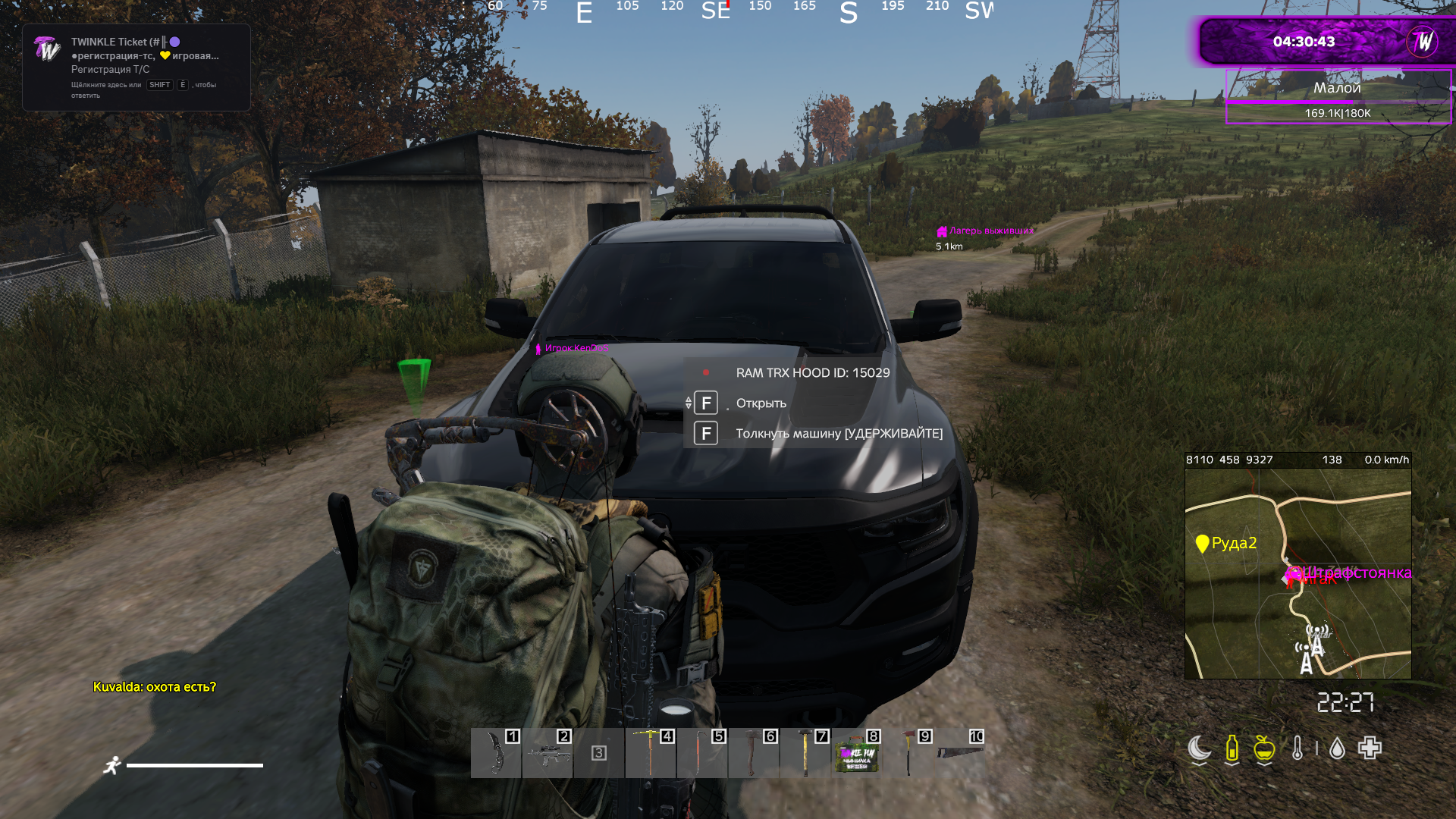Open the TWINKLE Ticket notification
1456x819 pixels.
click(x=136, y=67)
